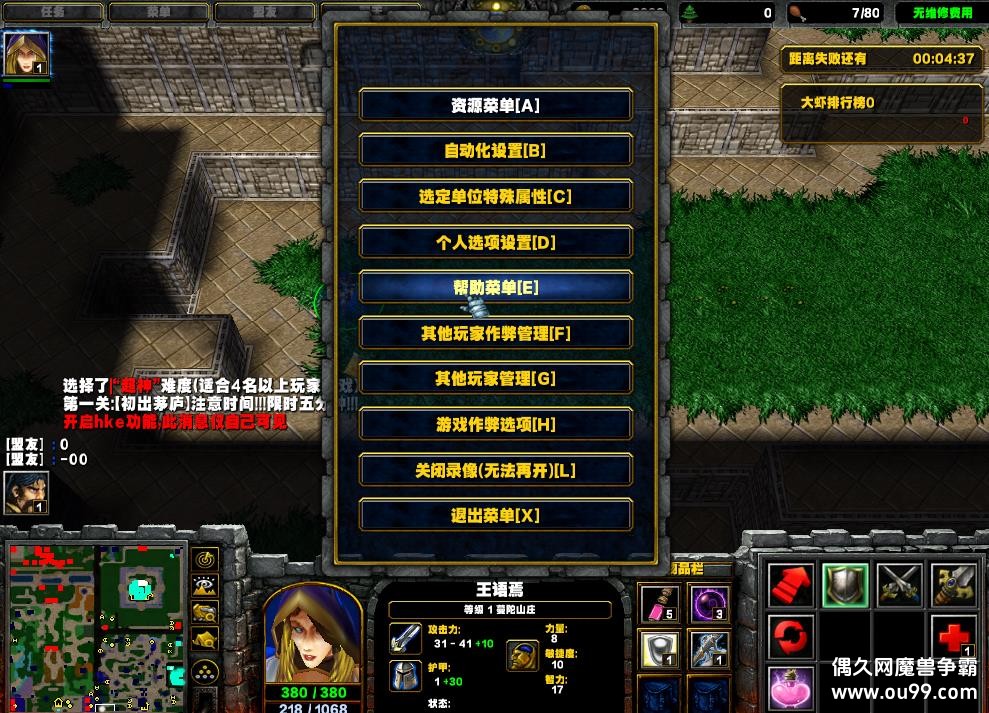Click 关闭录像(无法再开)[L] to disable replay

pos(495,470)
